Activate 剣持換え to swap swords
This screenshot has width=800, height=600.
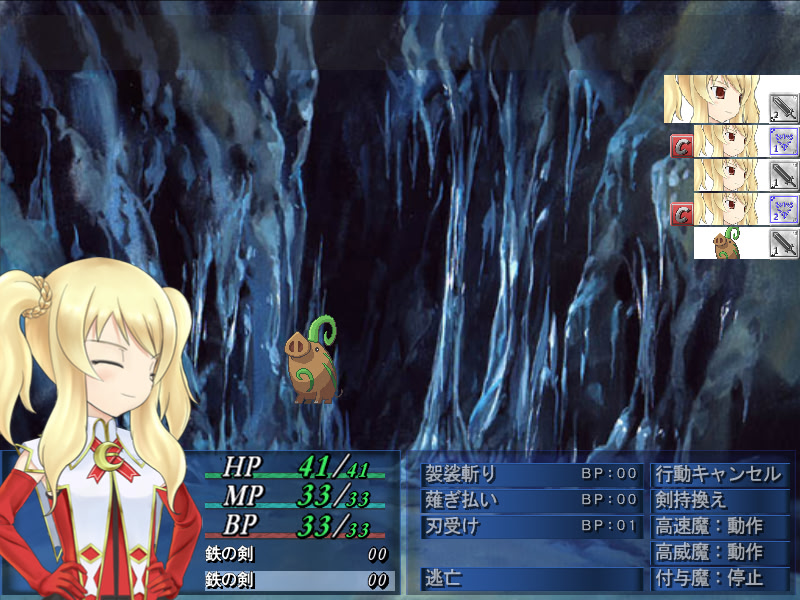point(720,500)
